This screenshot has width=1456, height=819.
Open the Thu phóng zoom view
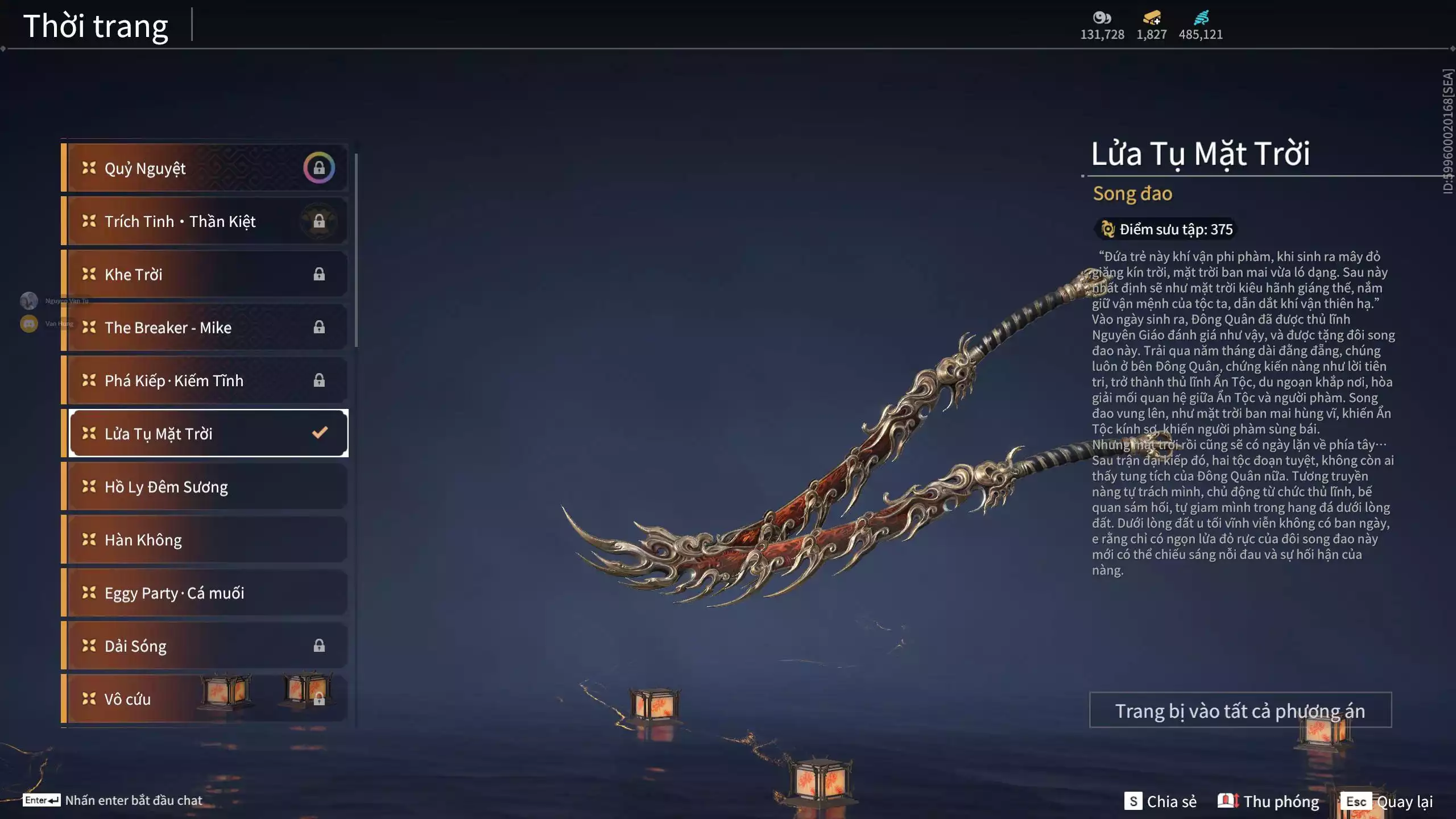click(1268, 801)
